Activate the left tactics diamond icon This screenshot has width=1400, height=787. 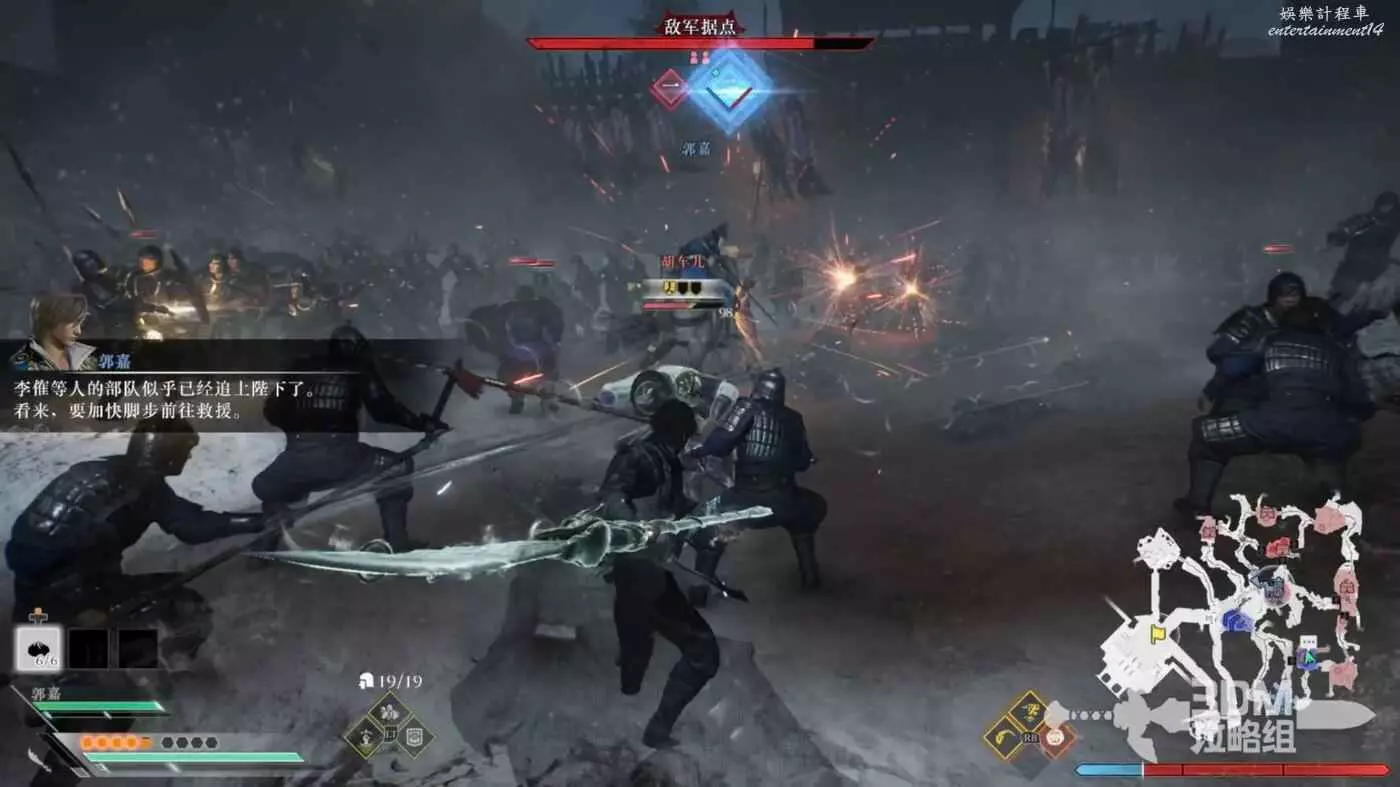coord(365,739)
